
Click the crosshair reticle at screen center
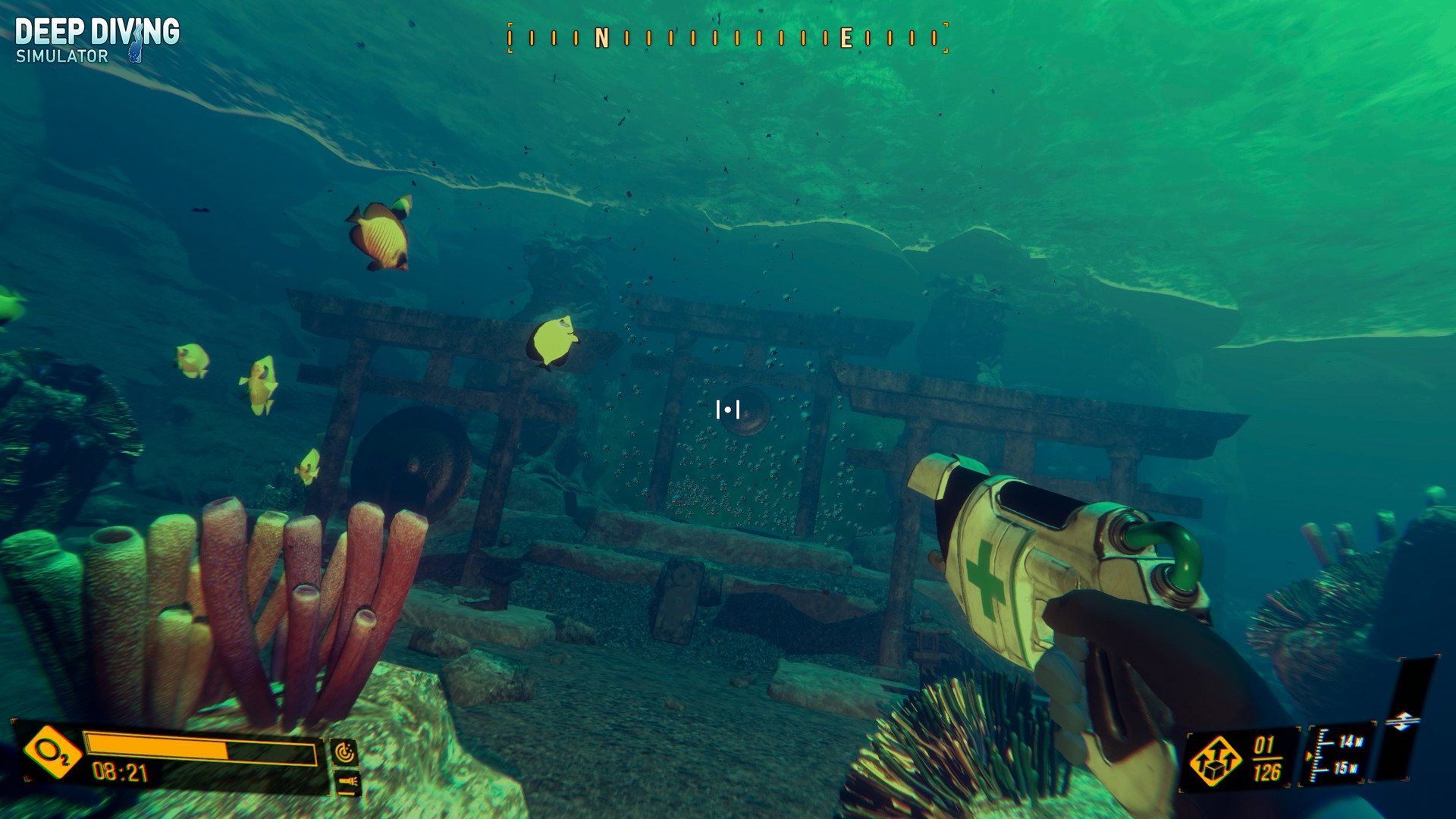tap(727, 409)
